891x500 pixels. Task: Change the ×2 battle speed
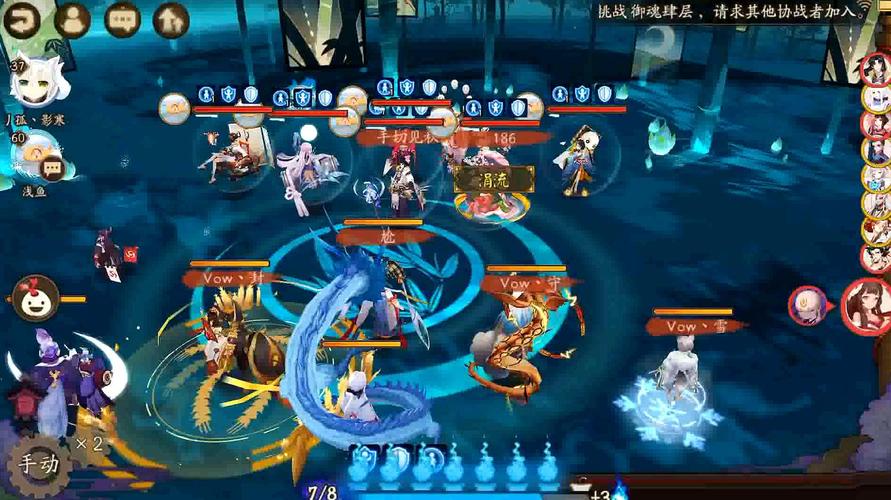[90, 443]
